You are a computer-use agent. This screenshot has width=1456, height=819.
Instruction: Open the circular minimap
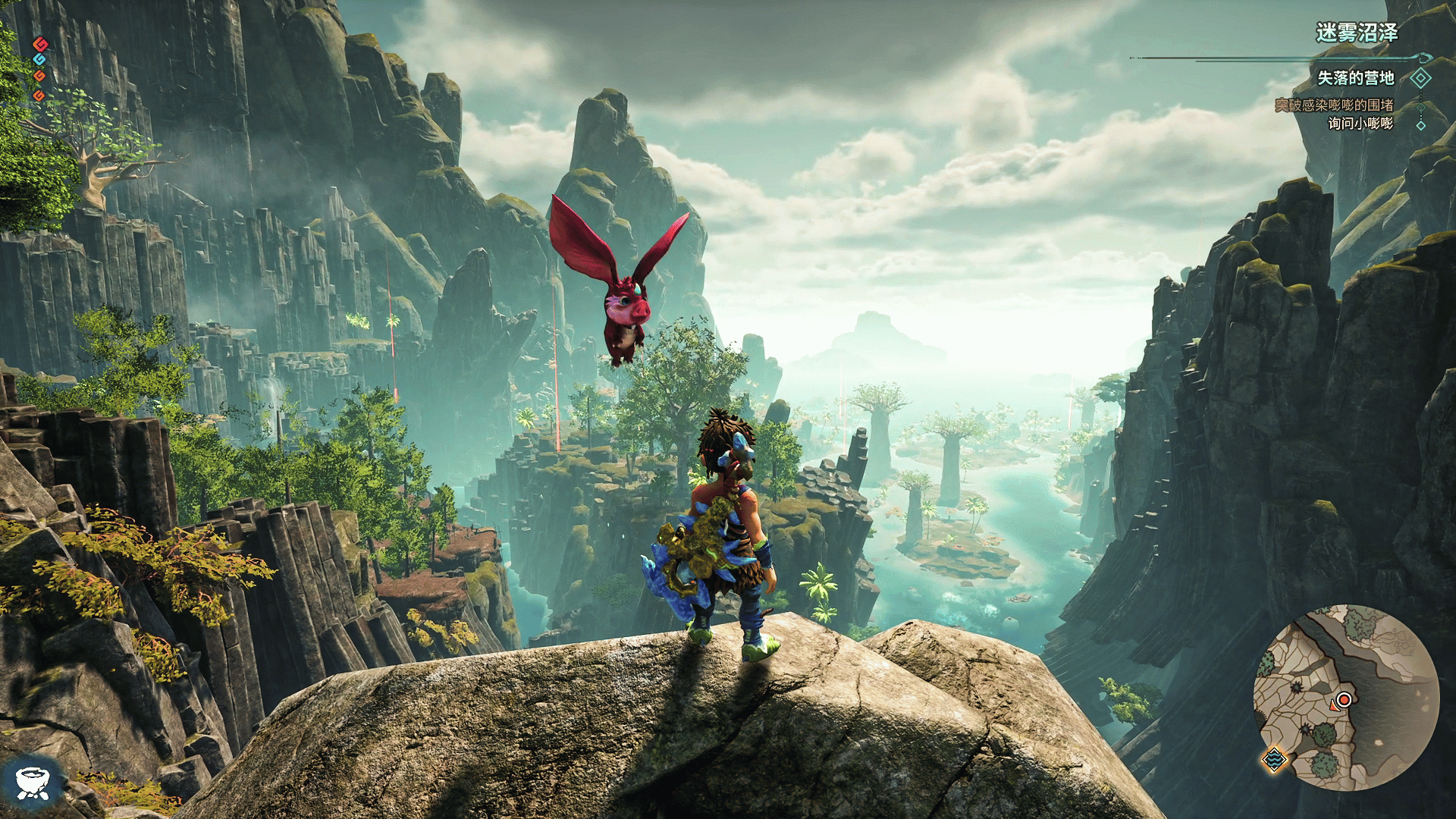pyautogui.click(x=1345, y=698)
